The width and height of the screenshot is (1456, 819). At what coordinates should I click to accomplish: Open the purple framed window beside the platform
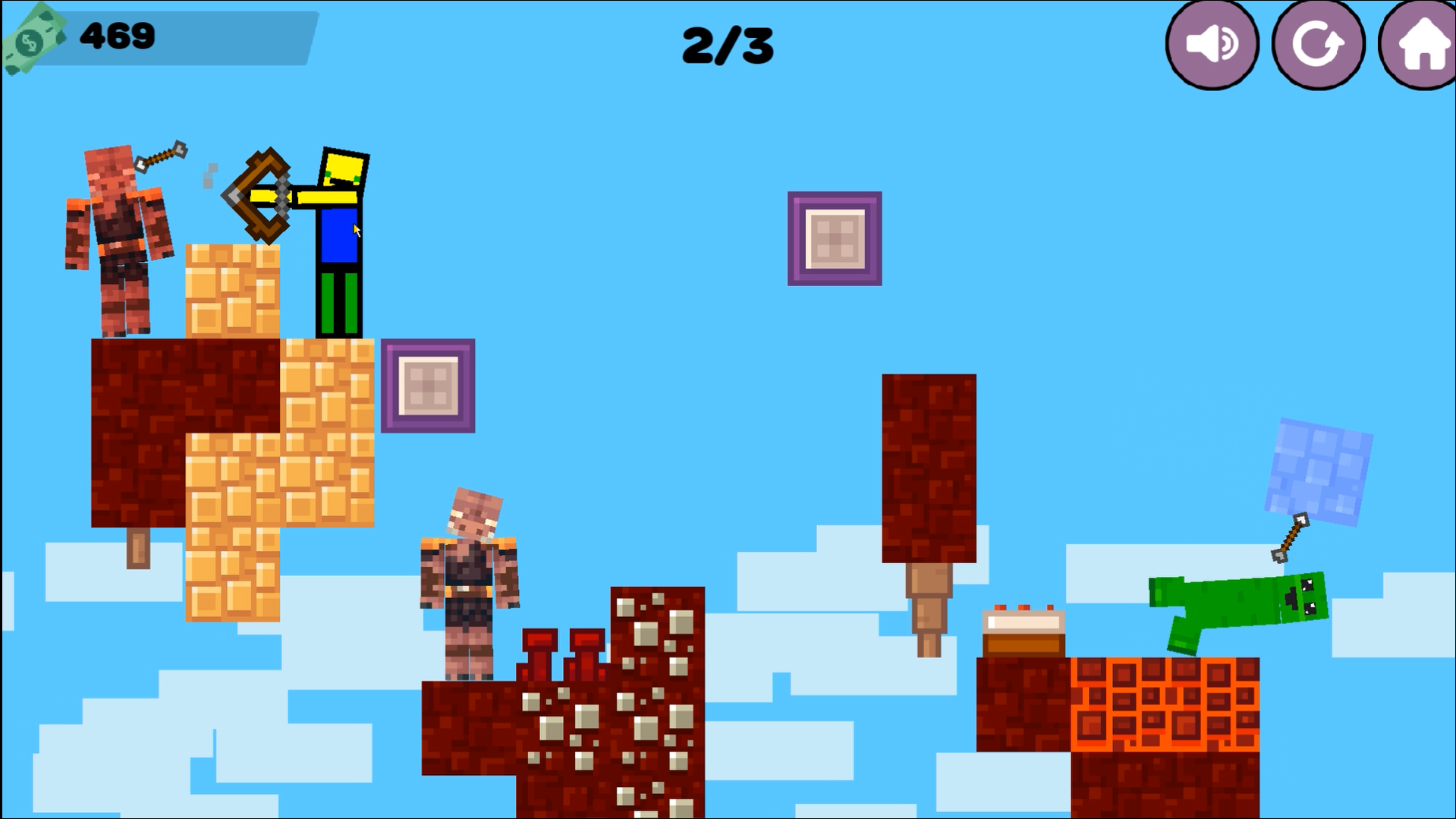pos(429,386)
